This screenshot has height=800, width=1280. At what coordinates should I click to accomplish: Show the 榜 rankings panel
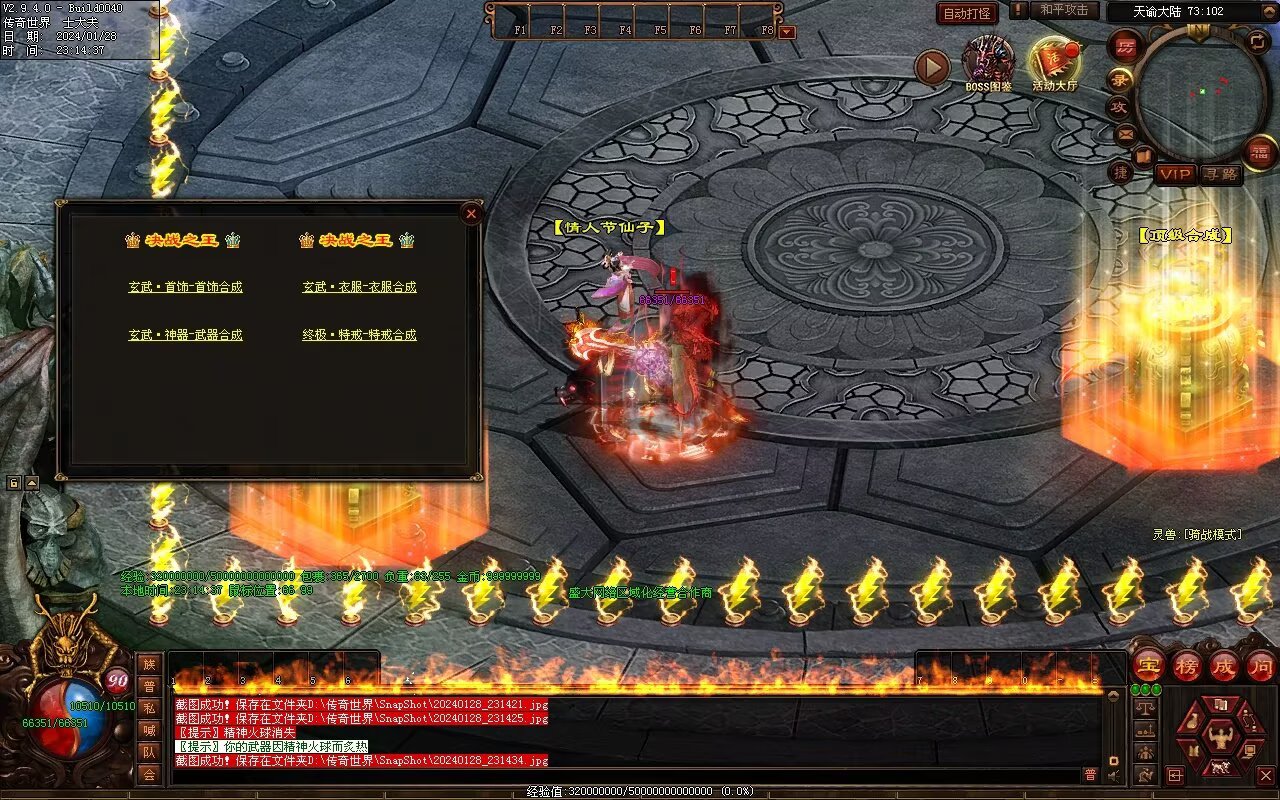(x=1187, y=665)
